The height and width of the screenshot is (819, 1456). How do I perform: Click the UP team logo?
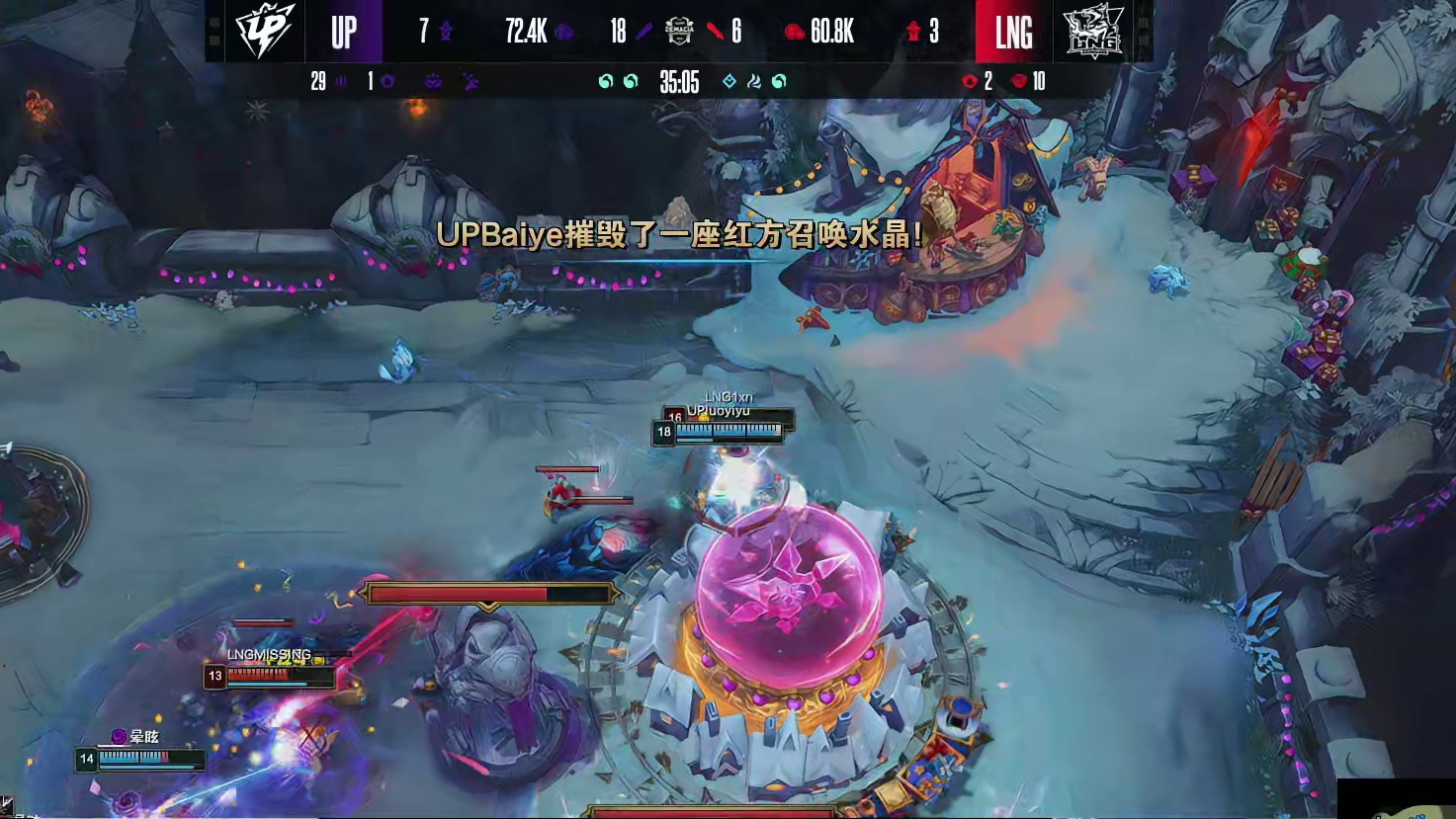[x=264, y=32]
